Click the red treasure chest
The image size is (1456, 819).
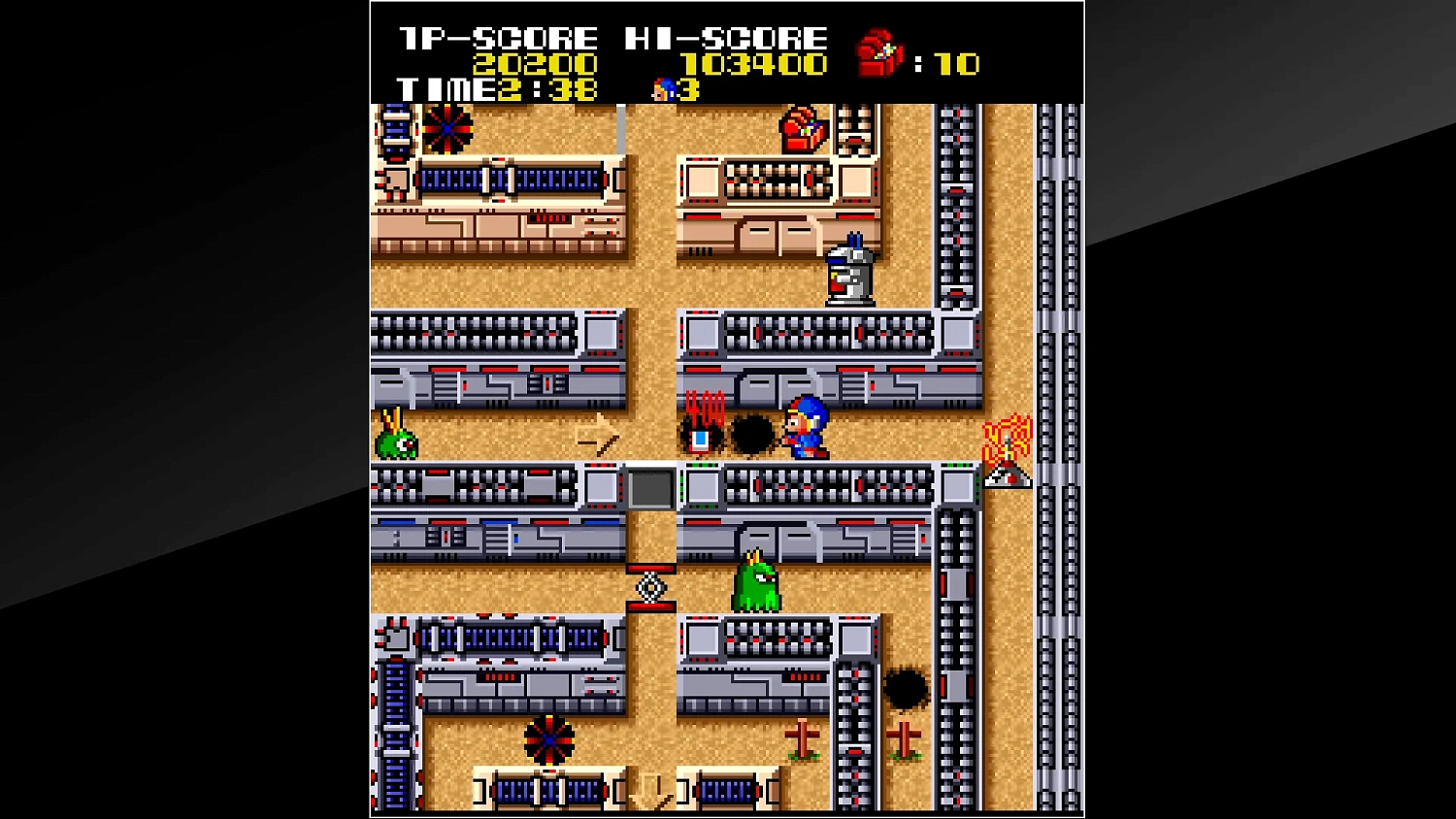point(800,130)
